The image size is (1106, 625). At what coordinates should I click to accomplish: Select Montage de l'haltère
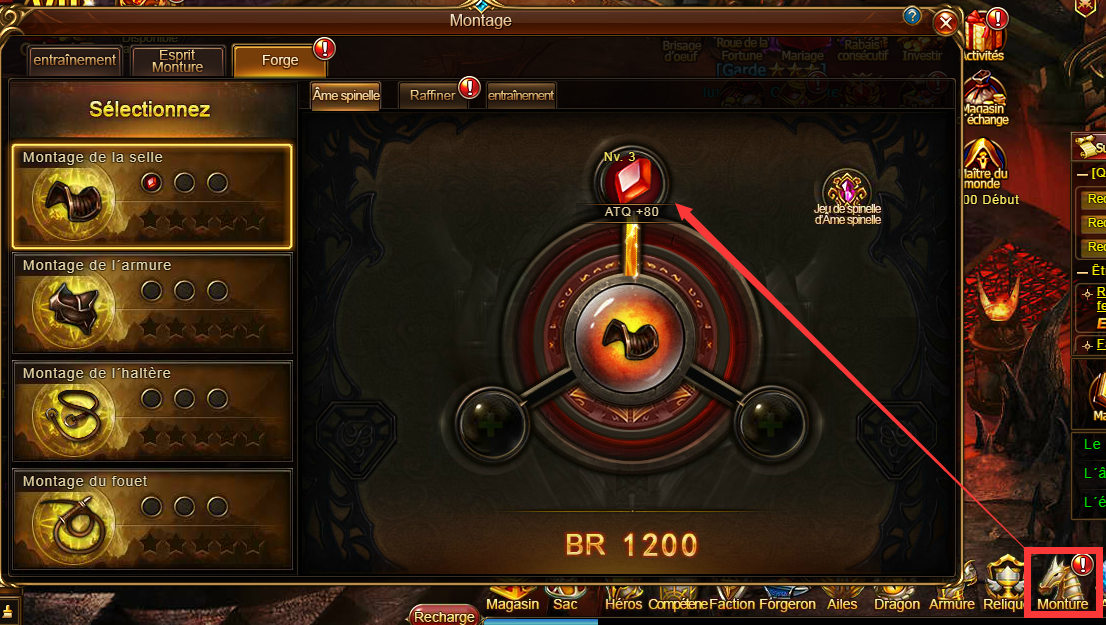(152, 412)
